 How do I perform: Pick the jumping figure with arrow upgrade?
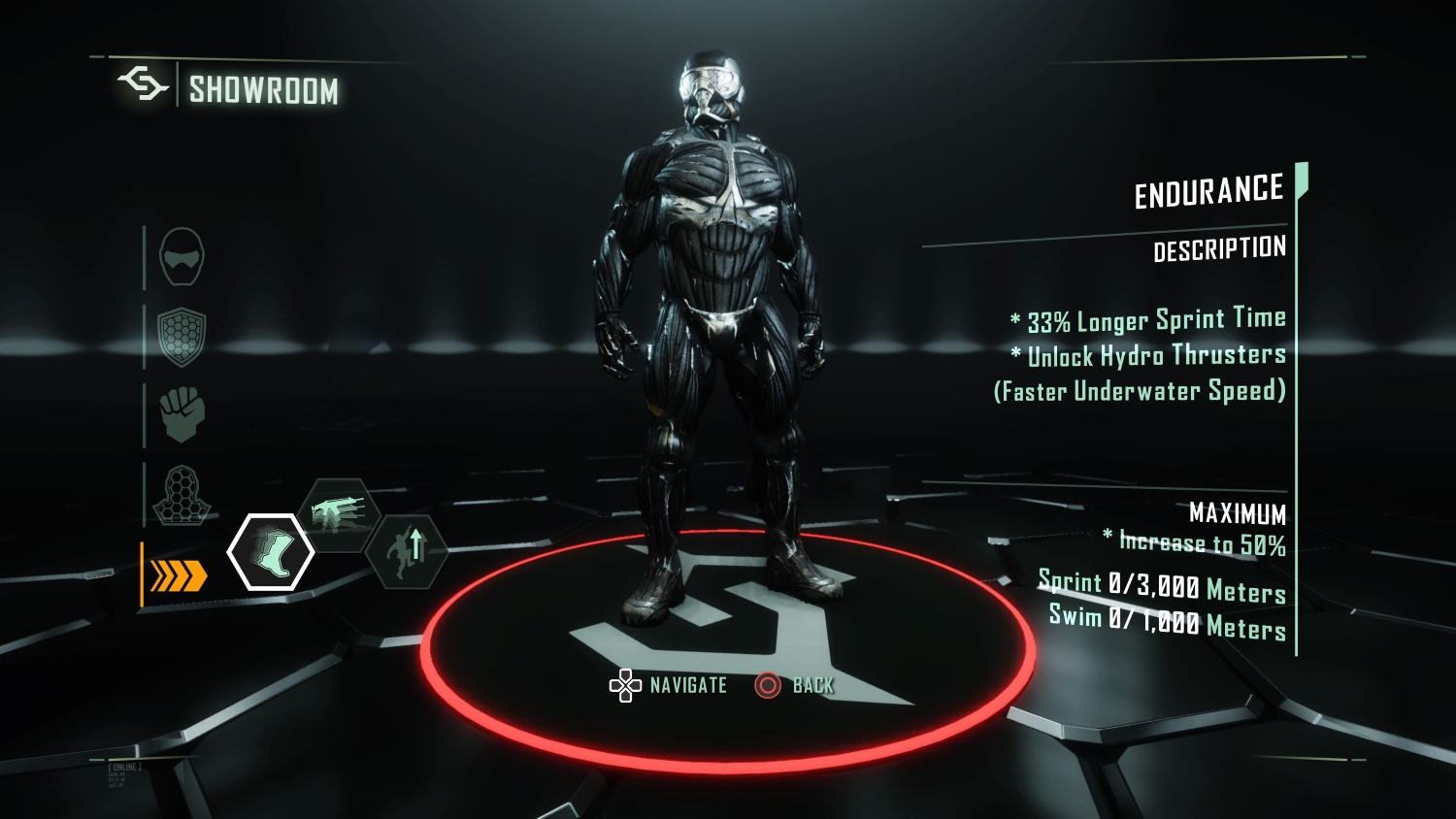(408, 552)
